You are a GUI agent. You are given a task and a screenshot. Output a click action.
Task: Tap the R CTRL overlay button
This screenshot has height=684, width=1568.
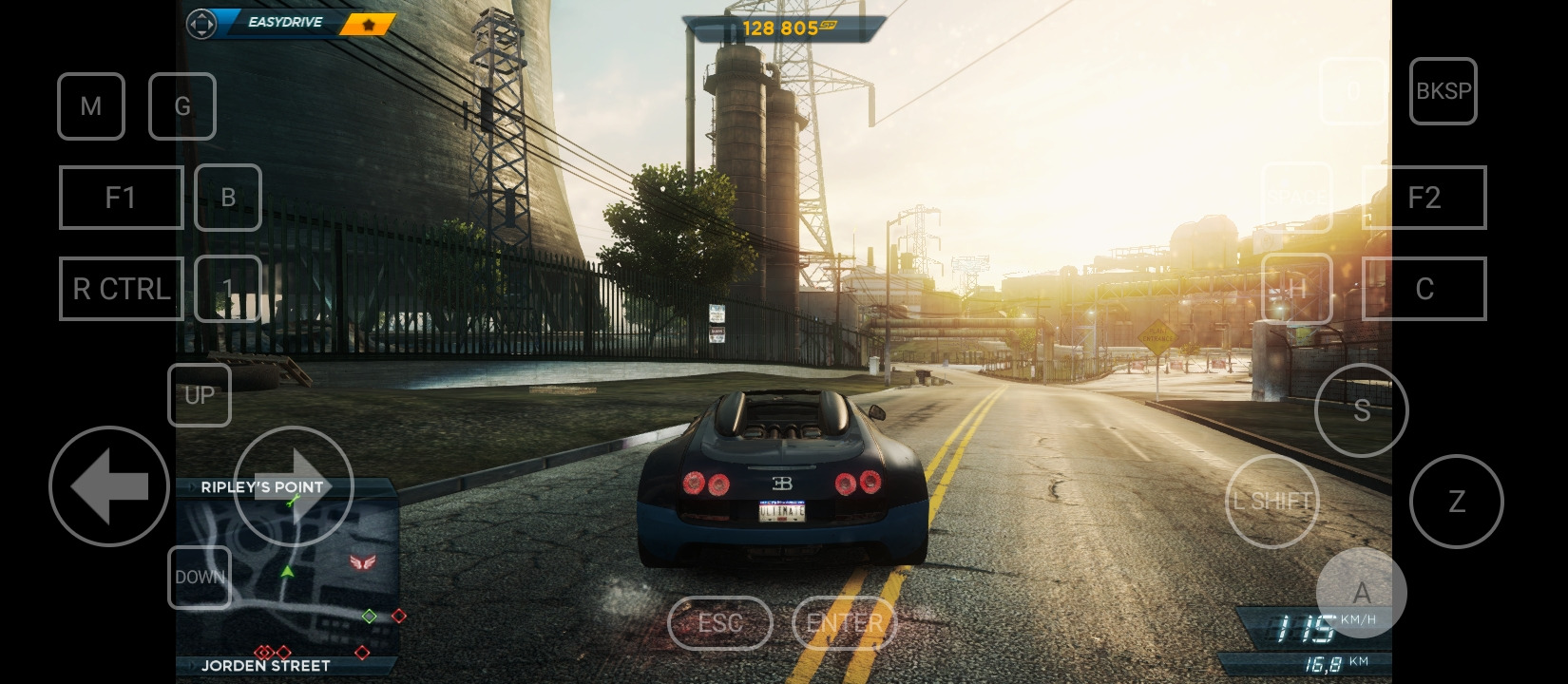(122, 289)
